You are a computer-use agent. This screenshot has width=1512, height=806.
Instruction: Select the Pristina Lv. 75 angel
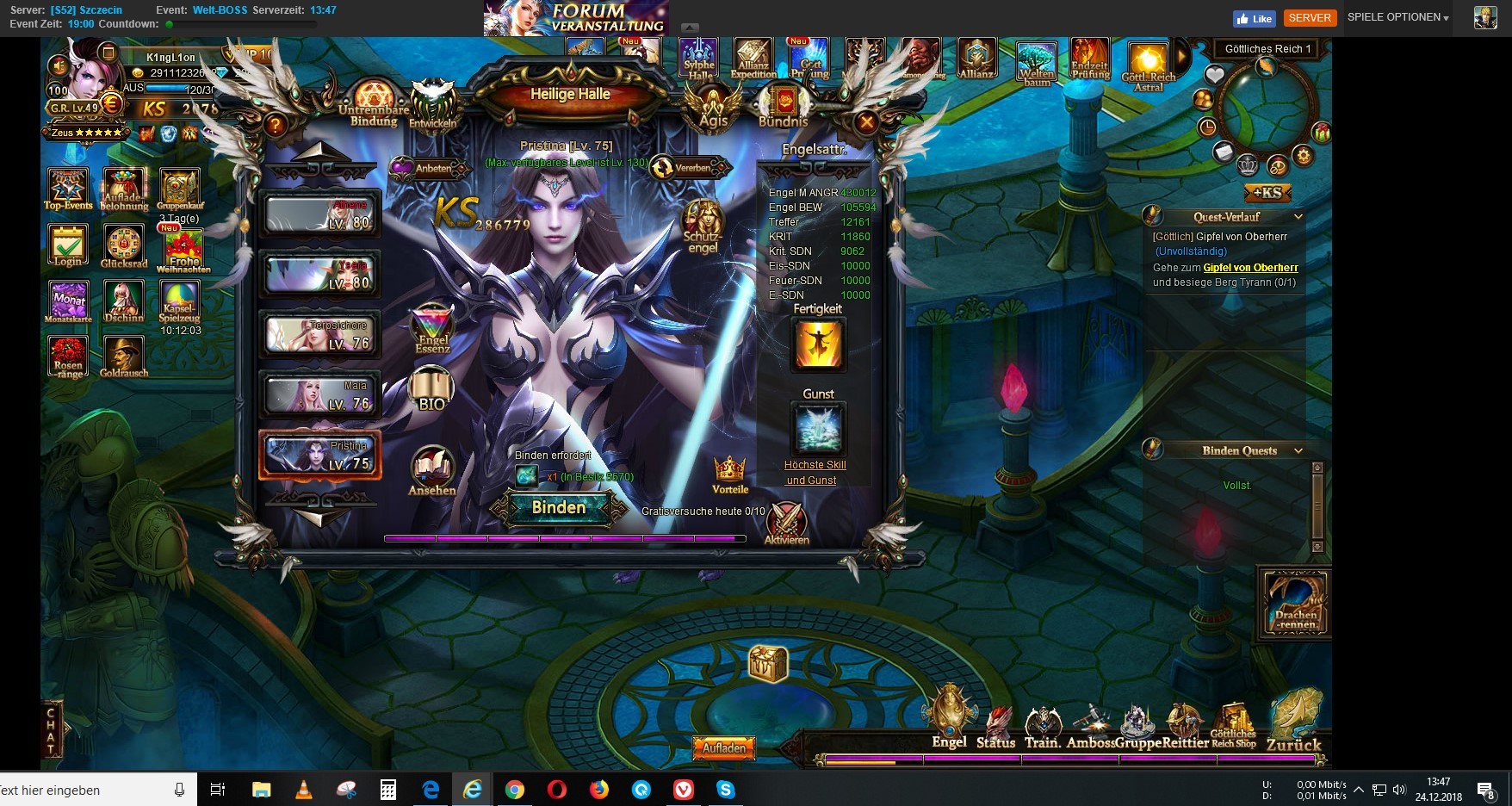coord(319,455)
